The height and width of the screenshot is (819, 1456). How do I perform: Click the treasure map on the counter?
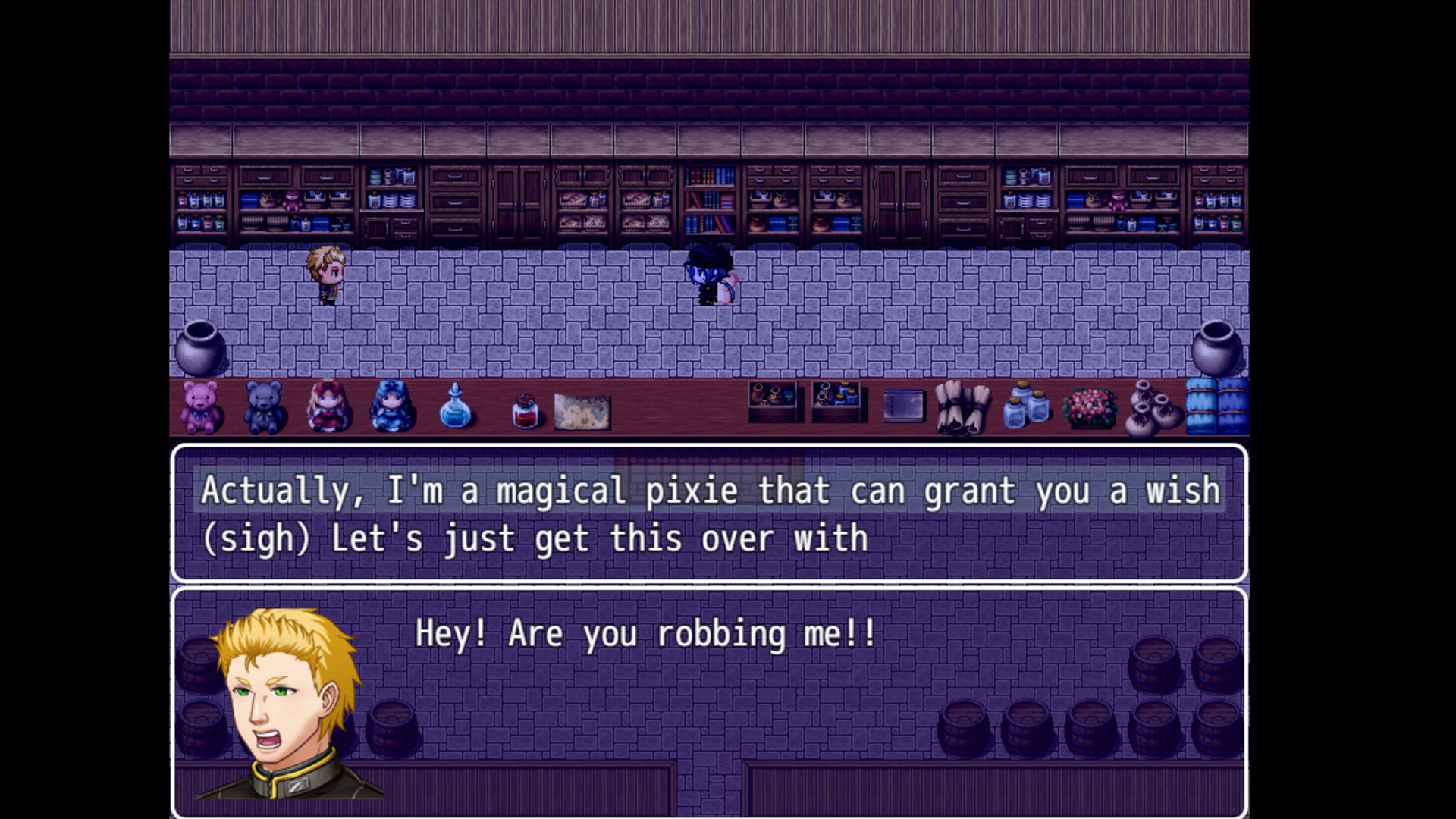tap(581, 411)
